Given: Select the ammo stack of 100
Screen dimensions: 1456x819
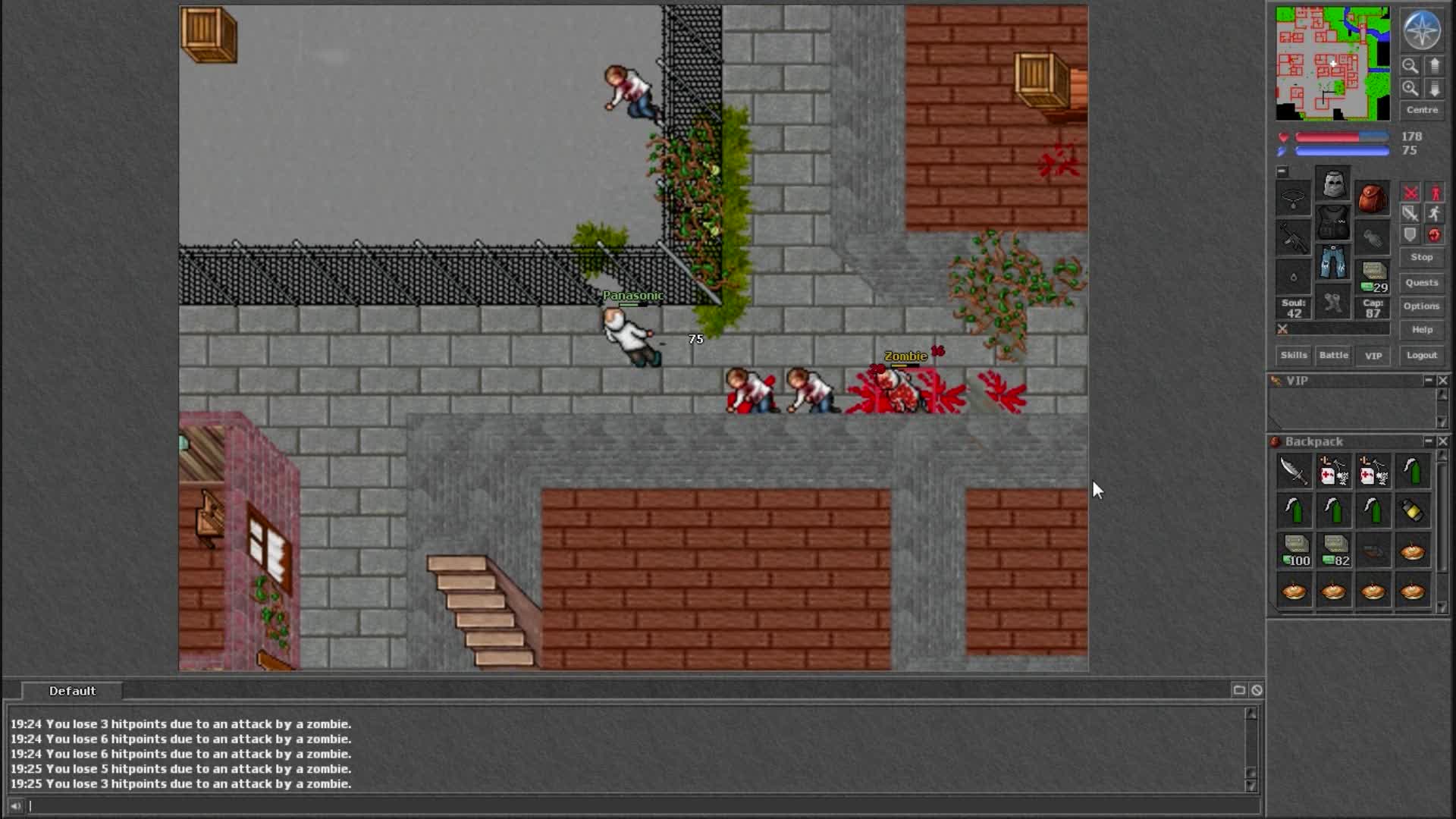Looking at the screenshot, I should pyautogui.click(x=1295, y=550).
